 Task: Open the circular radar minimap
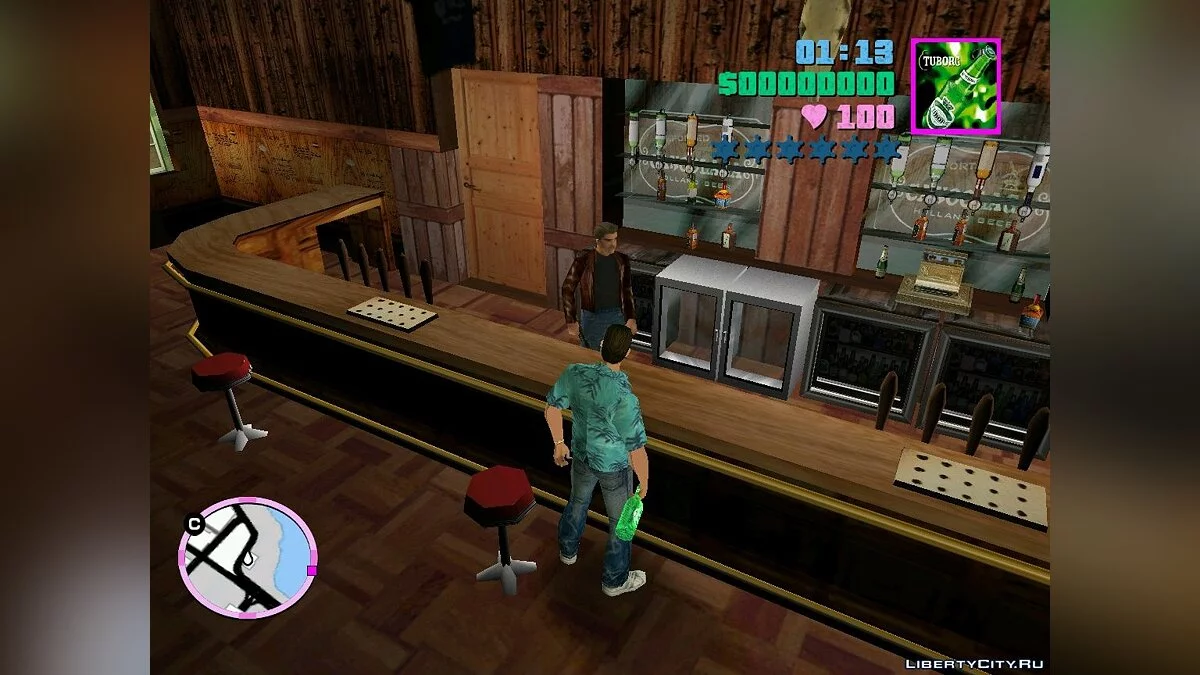(247, 558)
